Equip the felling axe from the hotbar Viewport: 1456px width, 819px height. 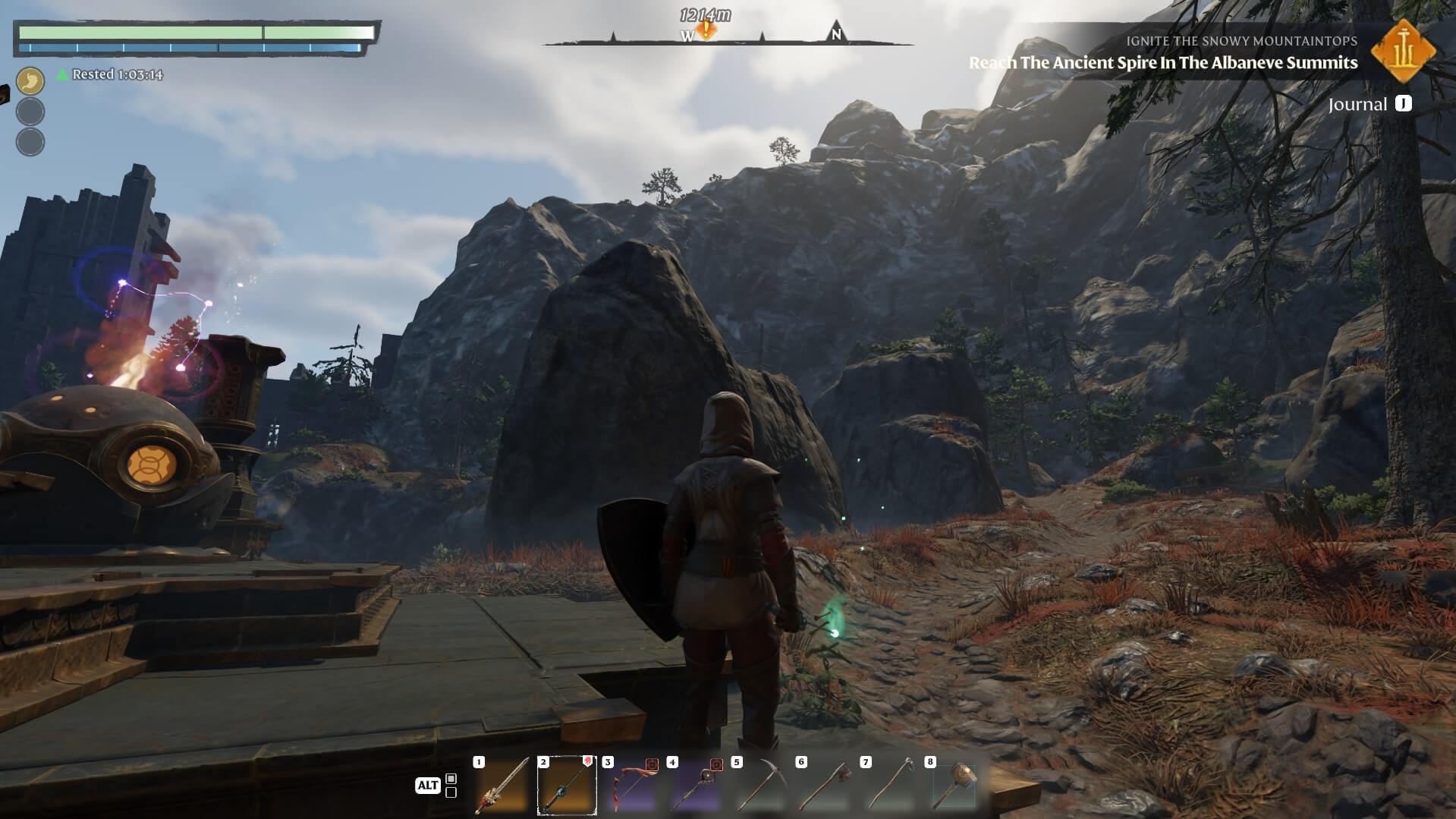pyautogui.click(x=825, y=786)
